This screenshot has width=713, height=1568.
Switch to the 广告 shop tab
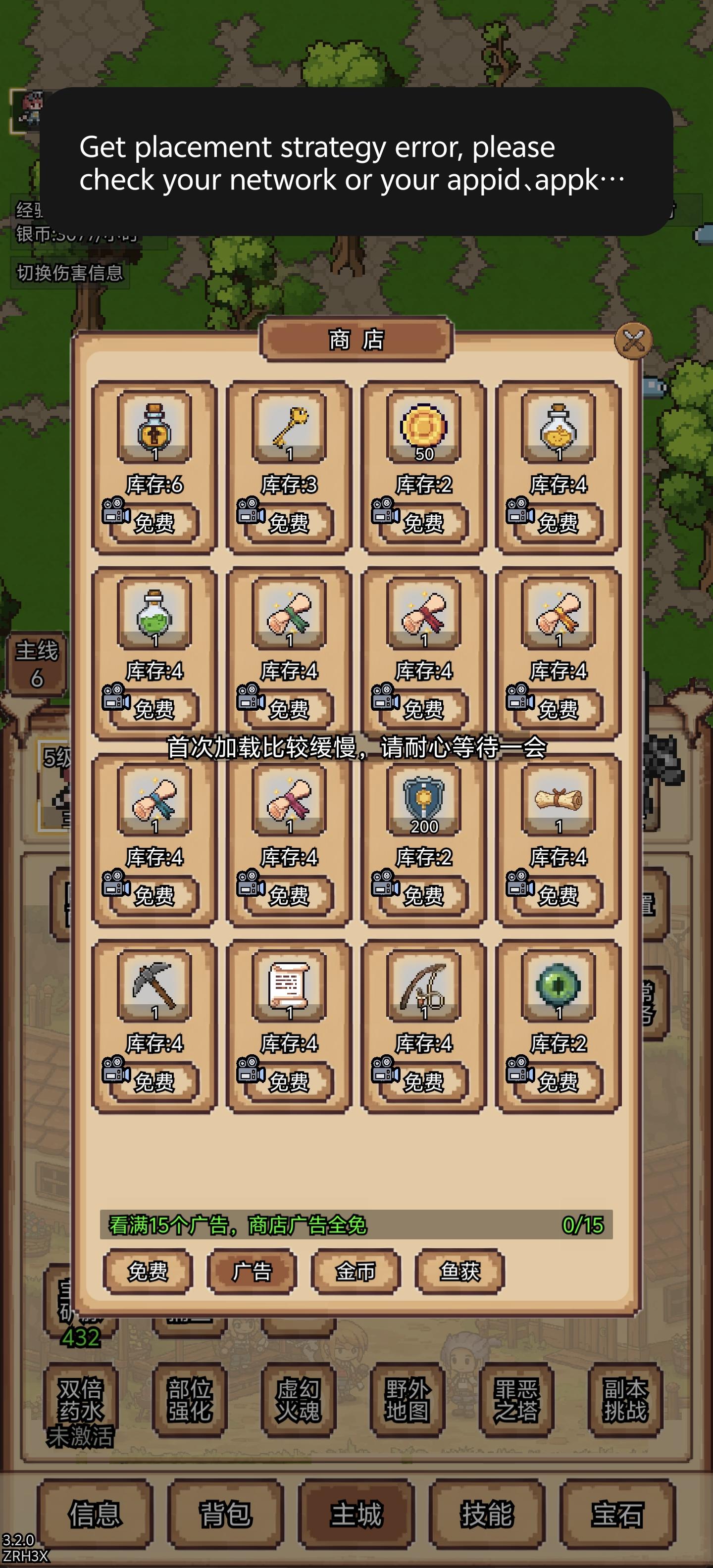point(252,1273)
